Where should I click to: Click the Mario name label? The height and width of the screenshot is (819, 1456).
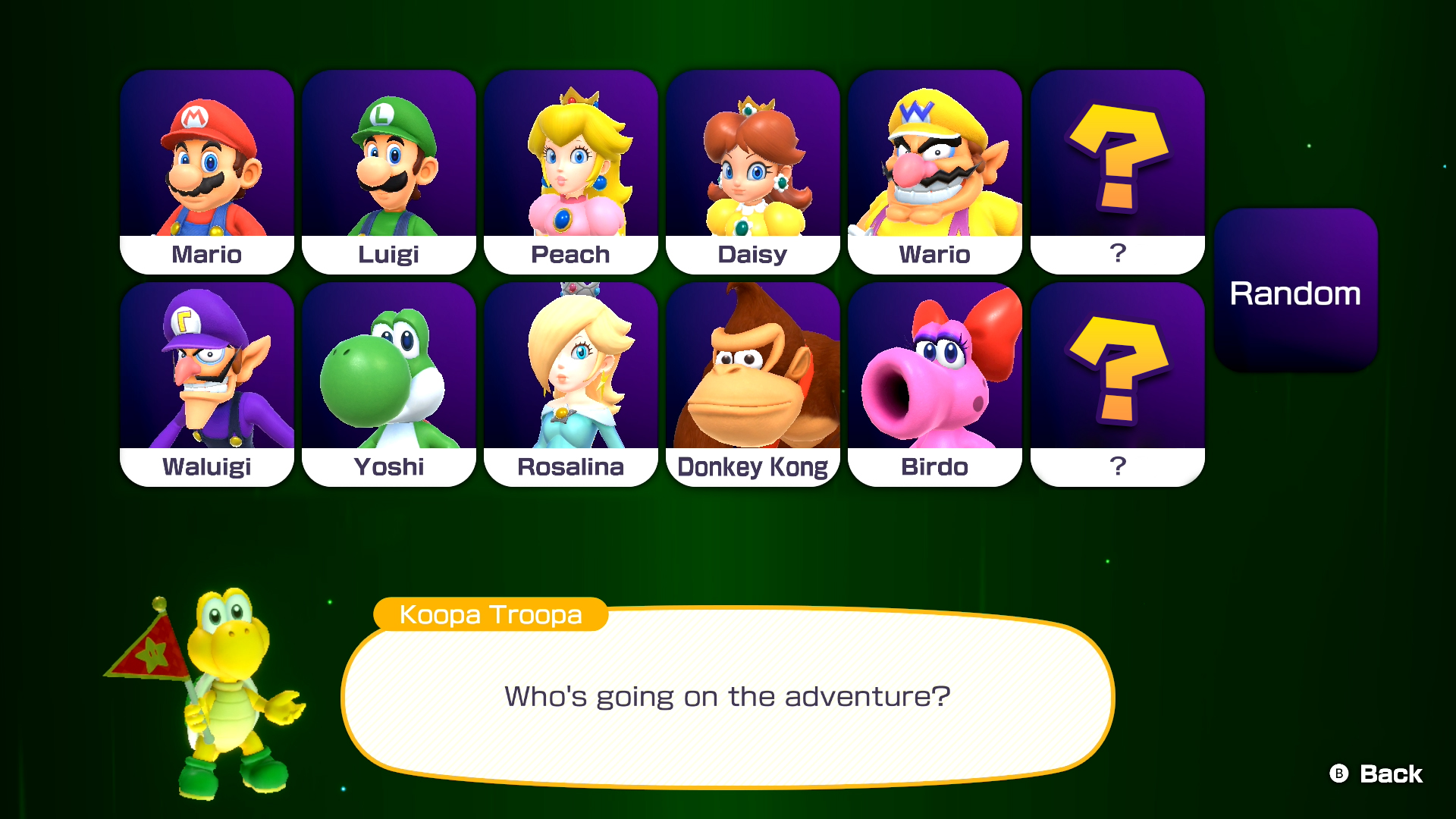206,255
